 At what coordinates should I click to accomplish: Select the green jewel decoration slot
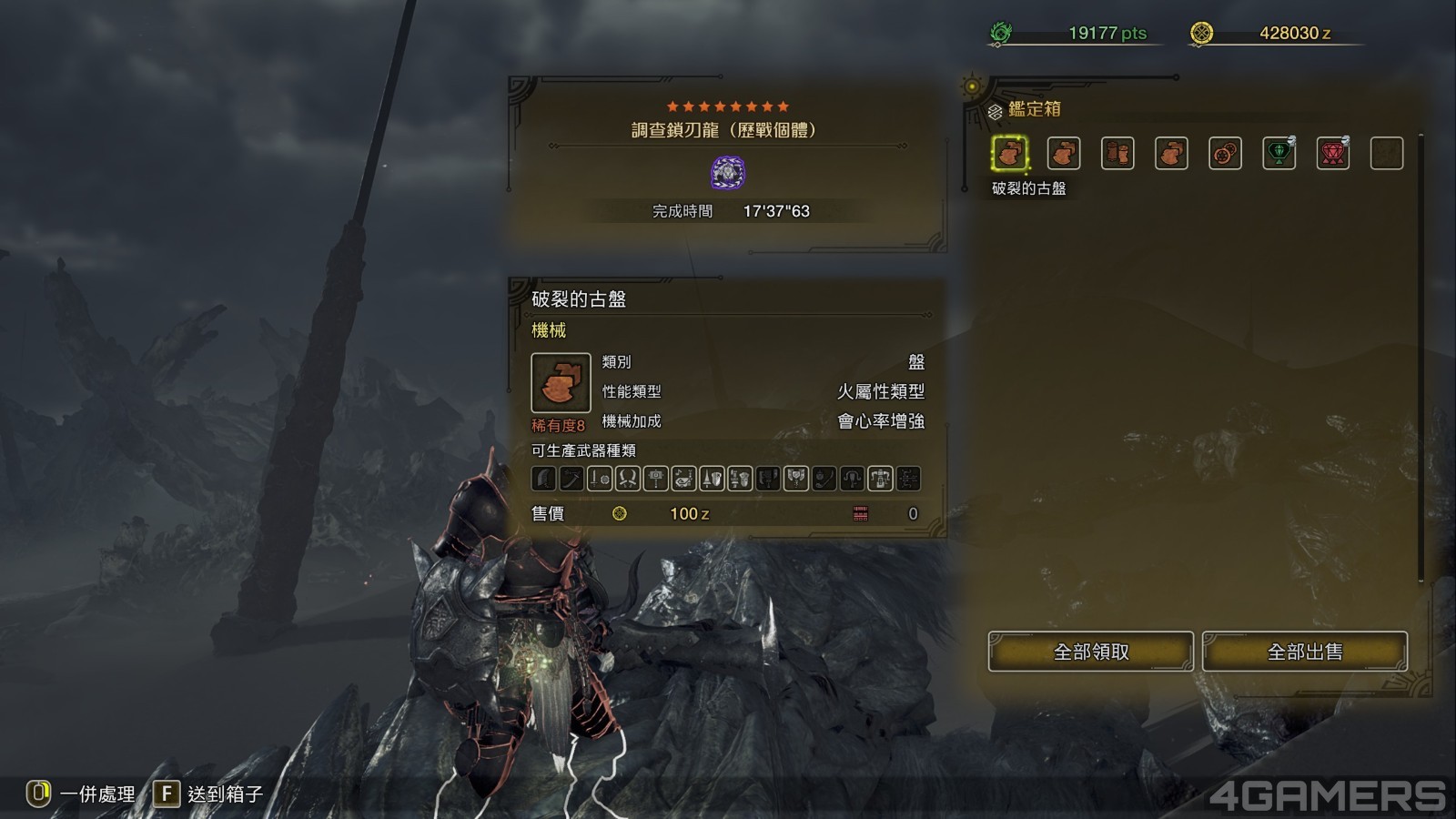pyautogui.click(x=1279, y=153)
